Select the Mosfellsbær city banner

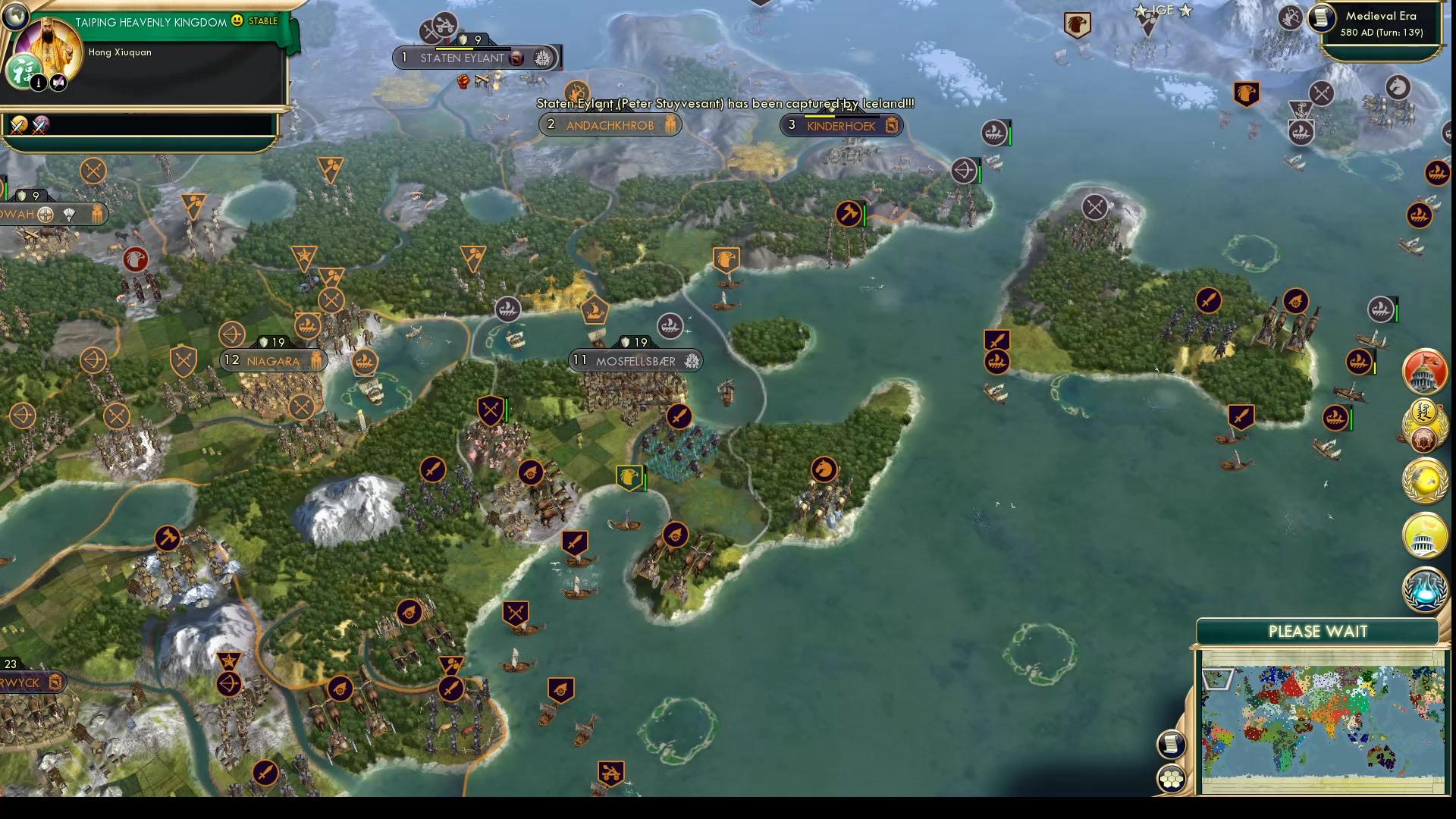635,361
